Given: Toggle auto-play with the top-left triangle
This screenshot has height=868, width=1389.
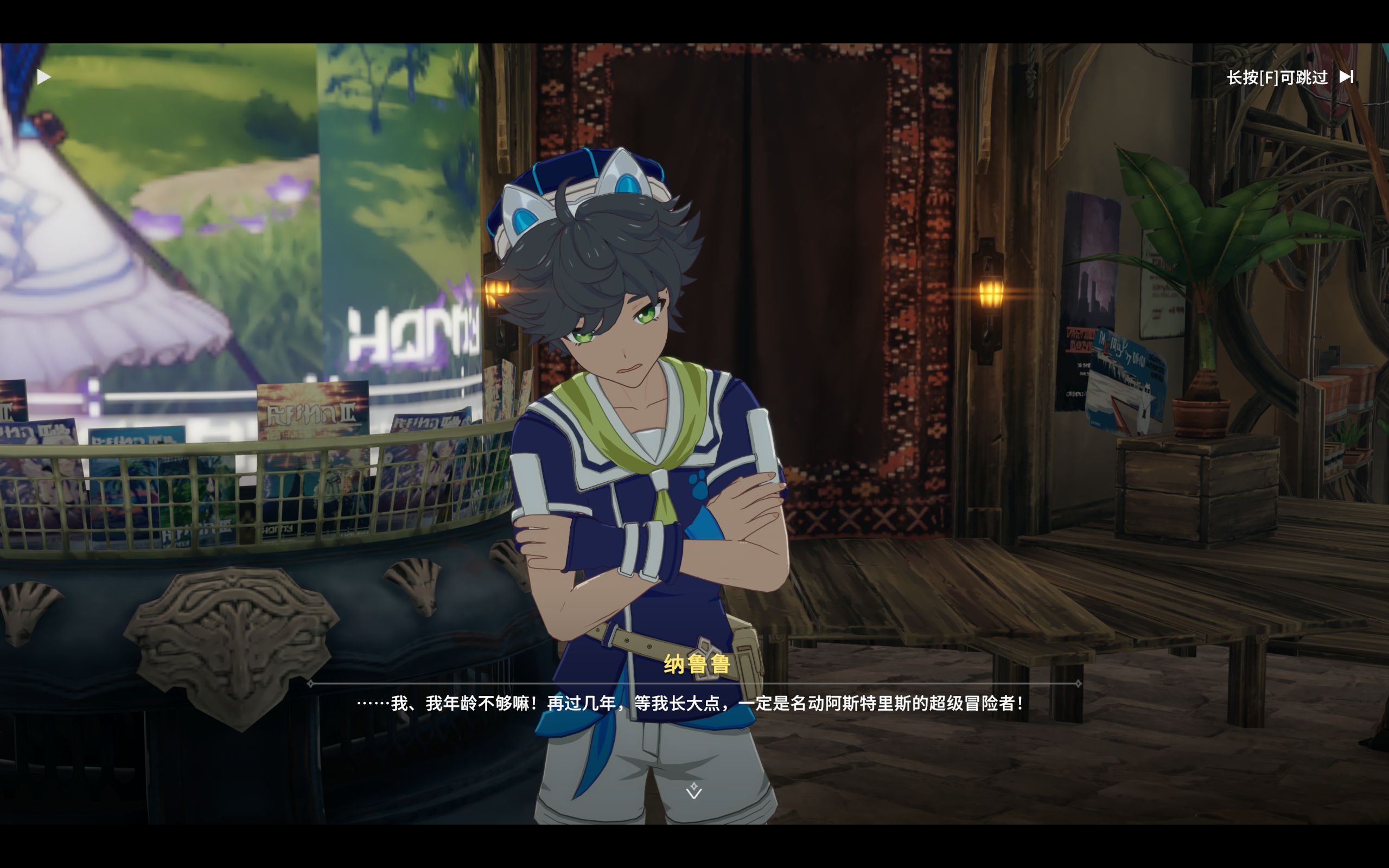Looking at the screenshot, I should pyautogui.click(x=43, y=77).
